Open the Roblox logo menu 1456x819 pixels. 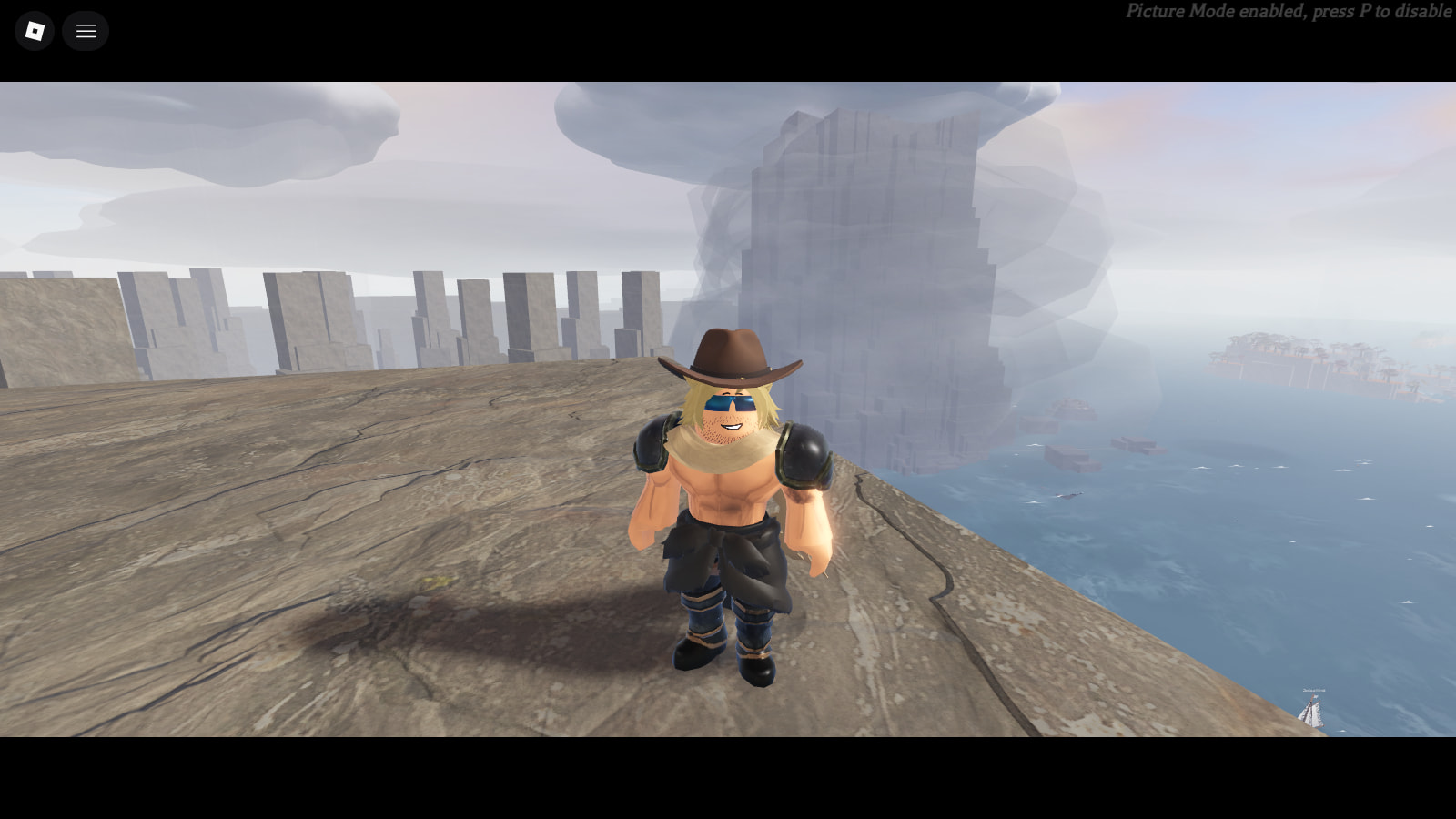(35, 31)
